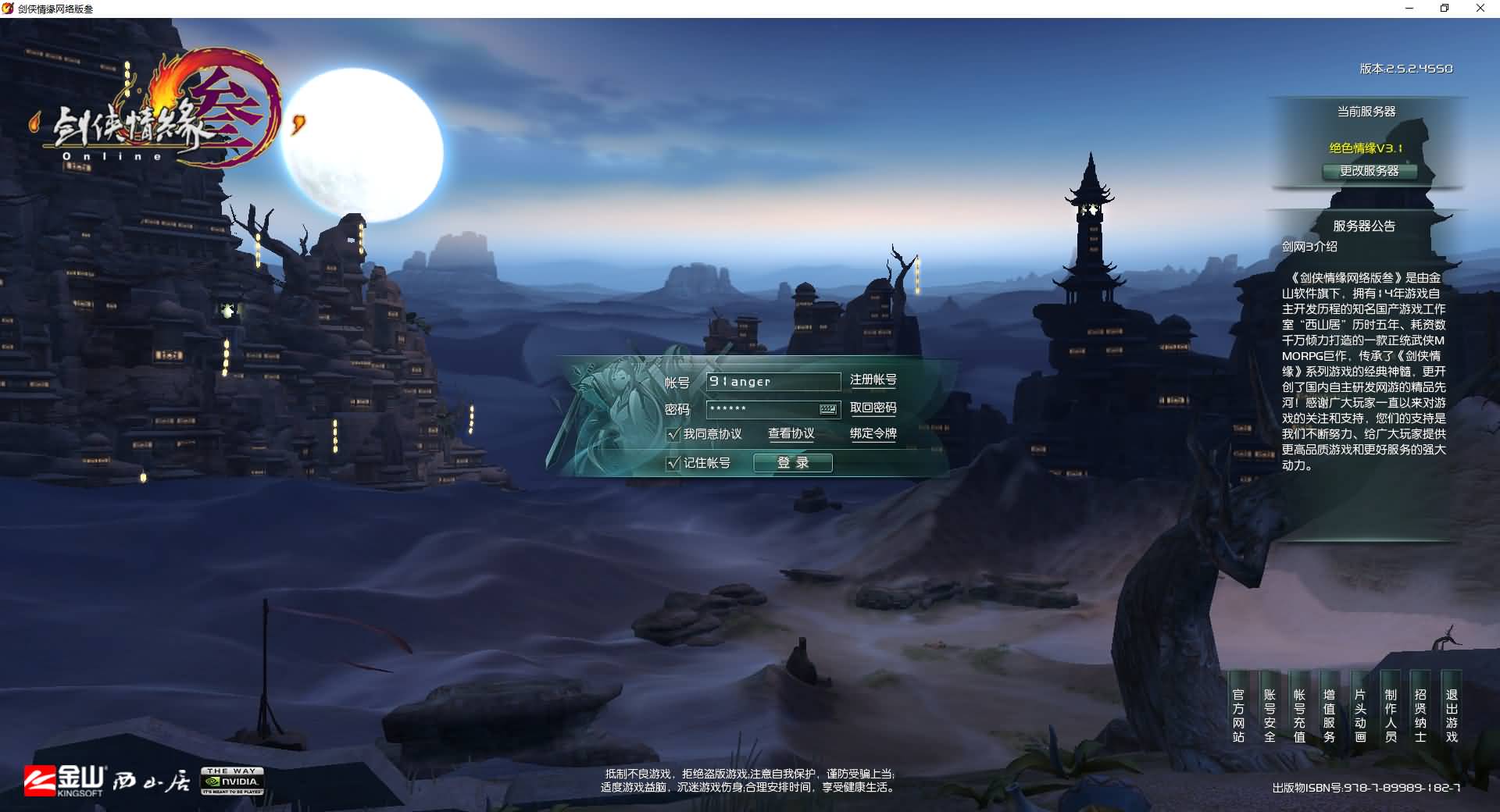This screenshot has height=812, width=1500.
Task: Quit via 退出游戏 exit game
Action: pos(1452,715)
